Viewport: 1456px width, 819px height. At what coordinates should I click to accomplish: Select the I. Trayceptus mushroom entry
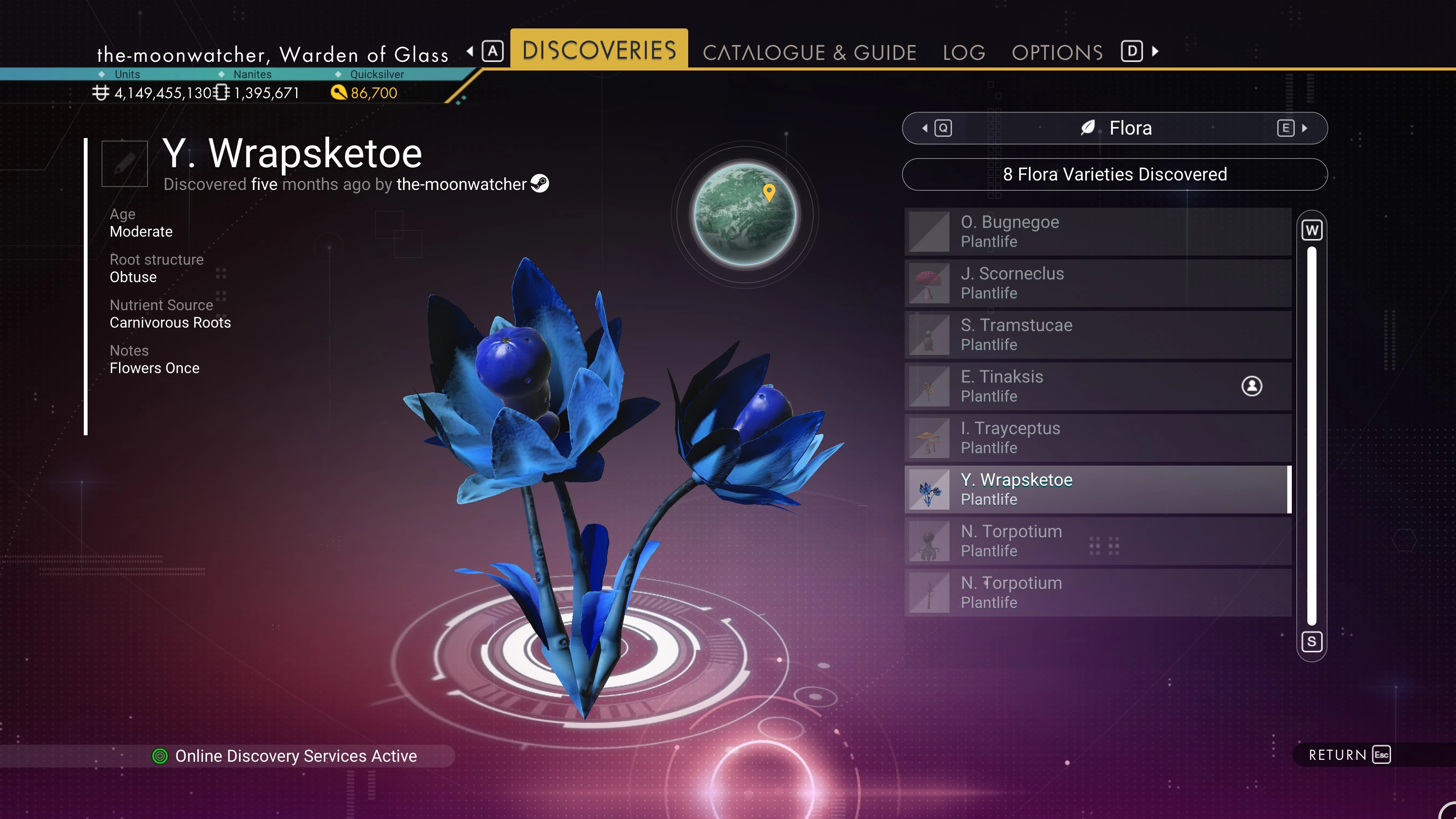[x=1097, y=438]
